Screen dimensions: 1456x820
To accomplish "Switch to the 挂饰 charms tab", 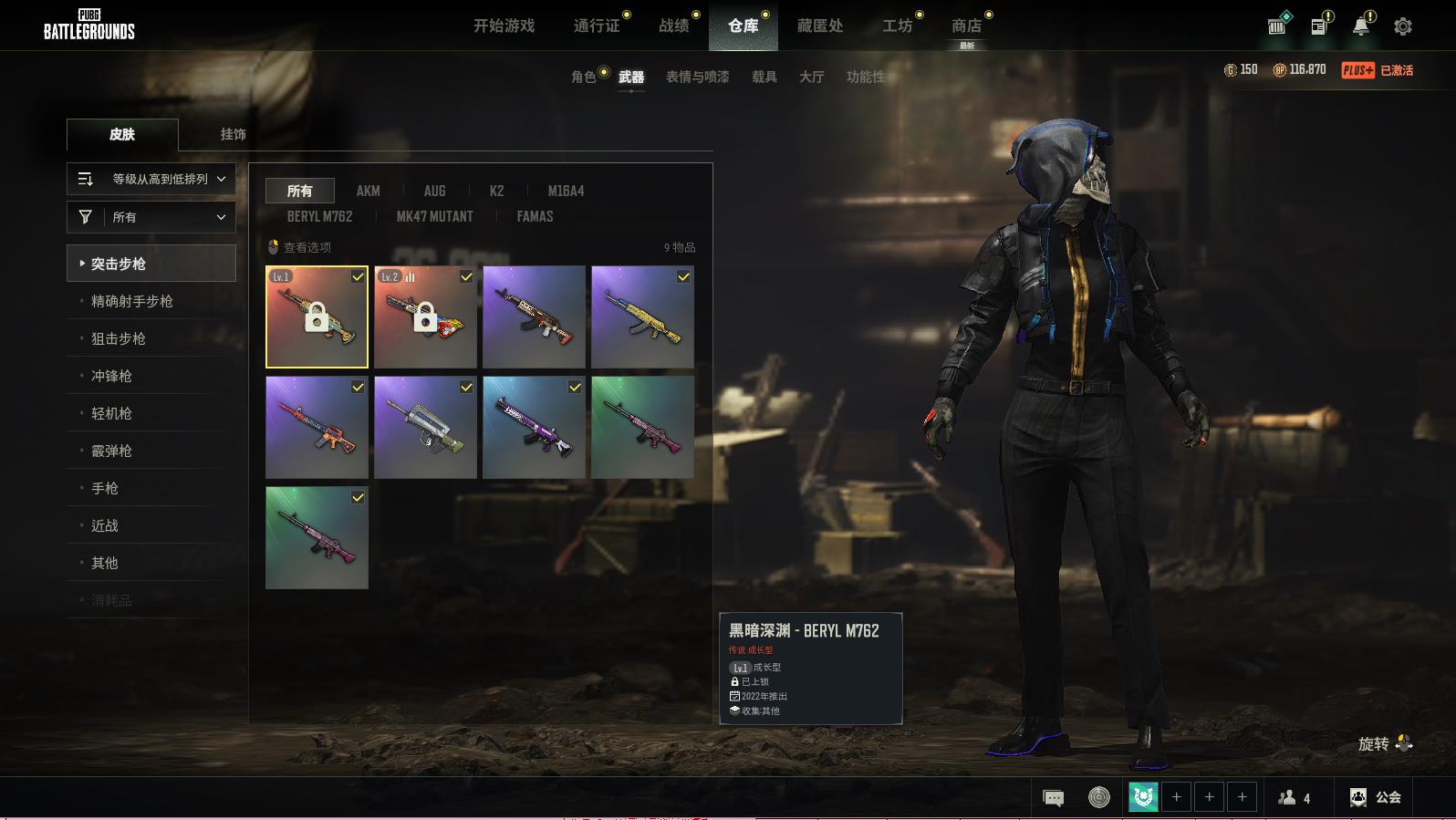I will (233, 134).
